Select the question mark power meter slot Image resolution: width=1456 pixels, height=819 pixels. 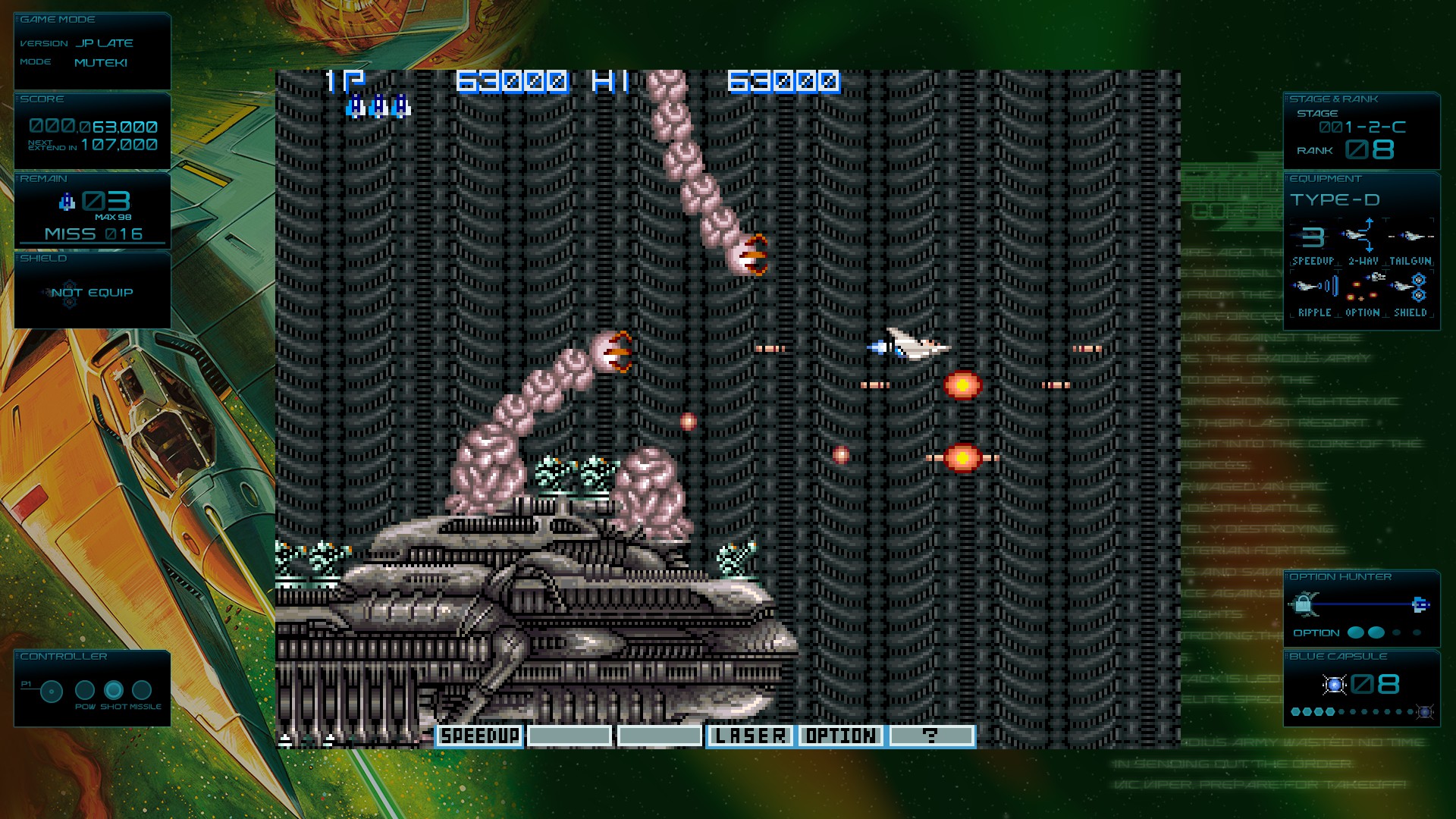tap(930, 736)
